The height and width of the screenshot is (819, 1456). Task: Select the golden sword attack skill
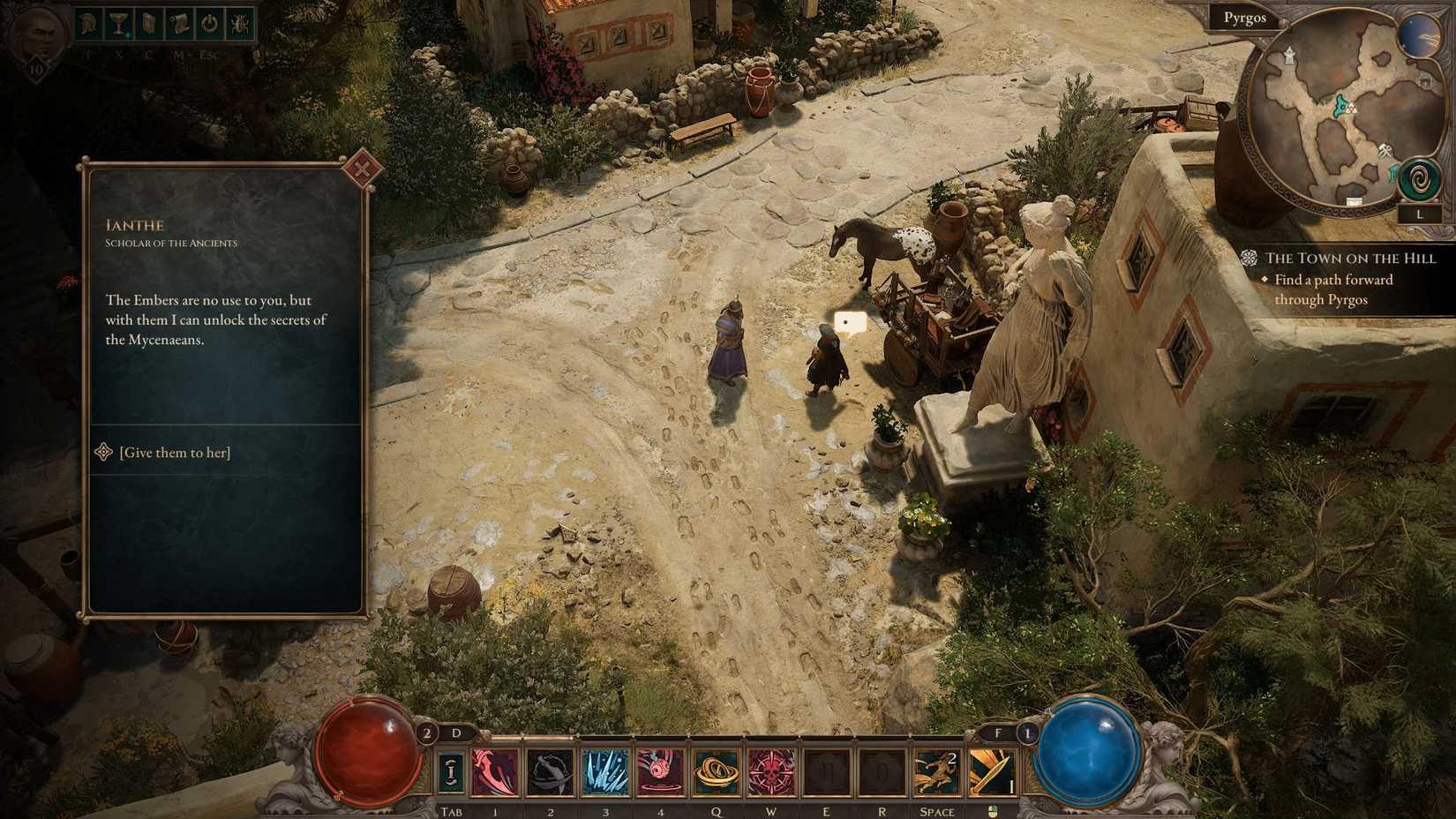[x=992, y=772]
